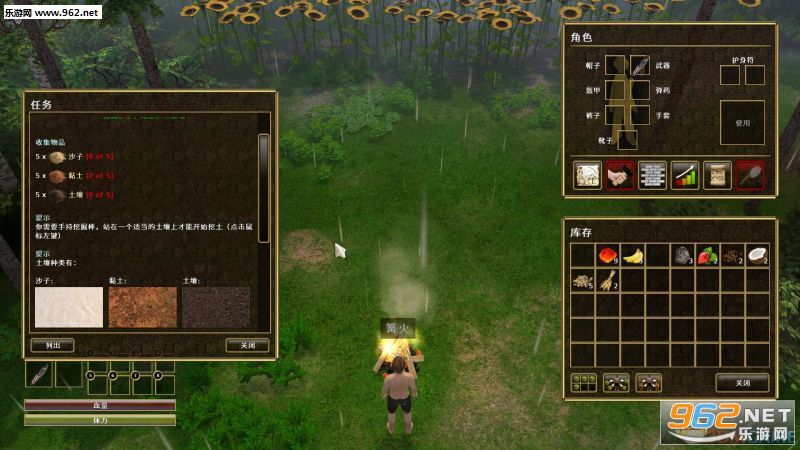800x450 pixels.
Task: Open the handshake icon in character panel
Action: tap(620, 175)
